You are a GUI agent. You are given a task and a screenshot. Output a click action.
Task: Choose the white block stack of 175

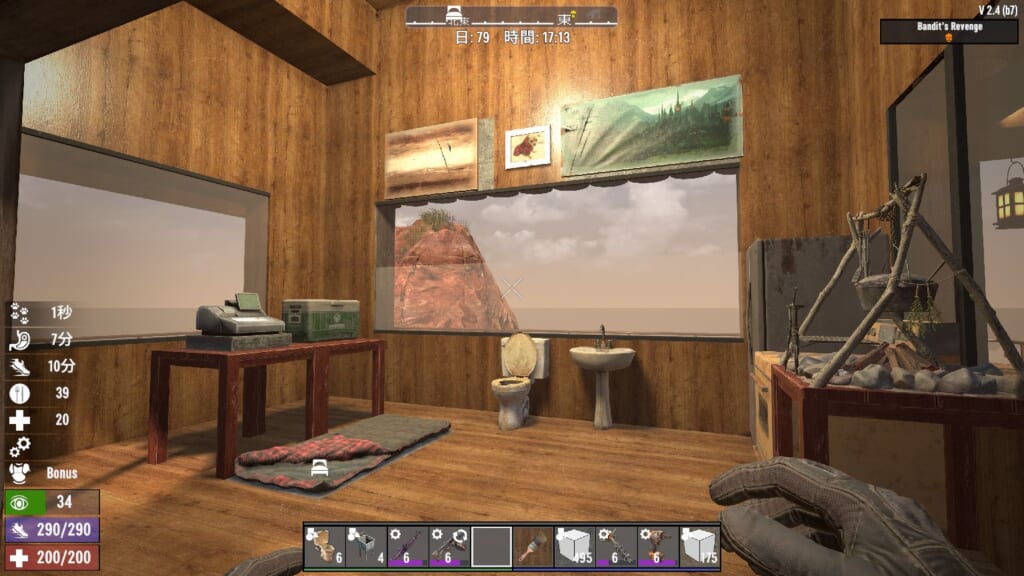click(x=700, y=546)
